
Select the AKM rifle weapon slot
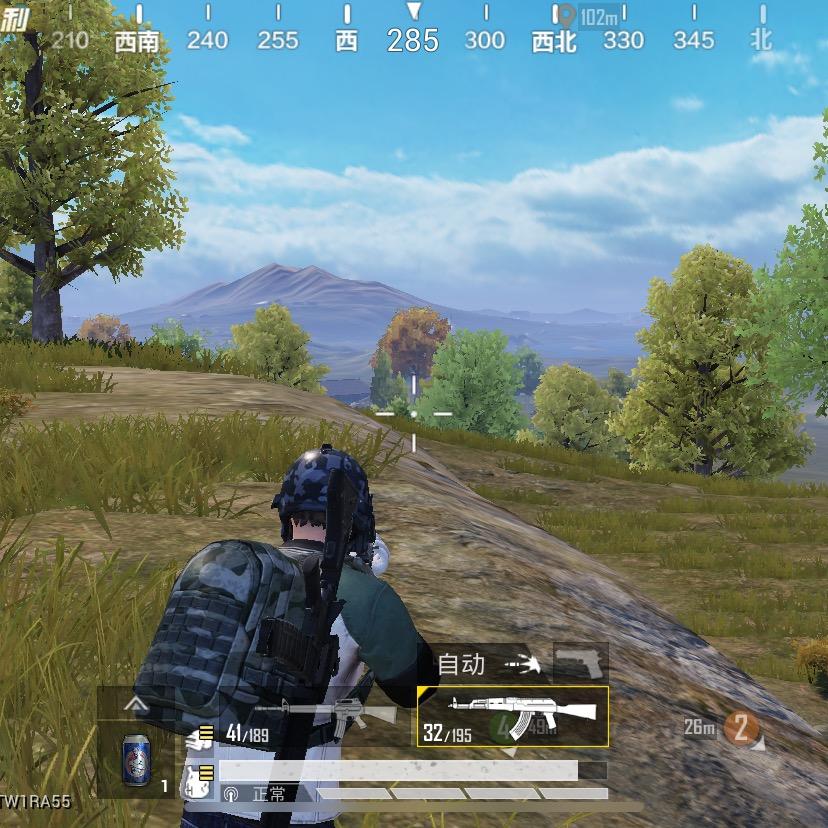coord(512,716)
